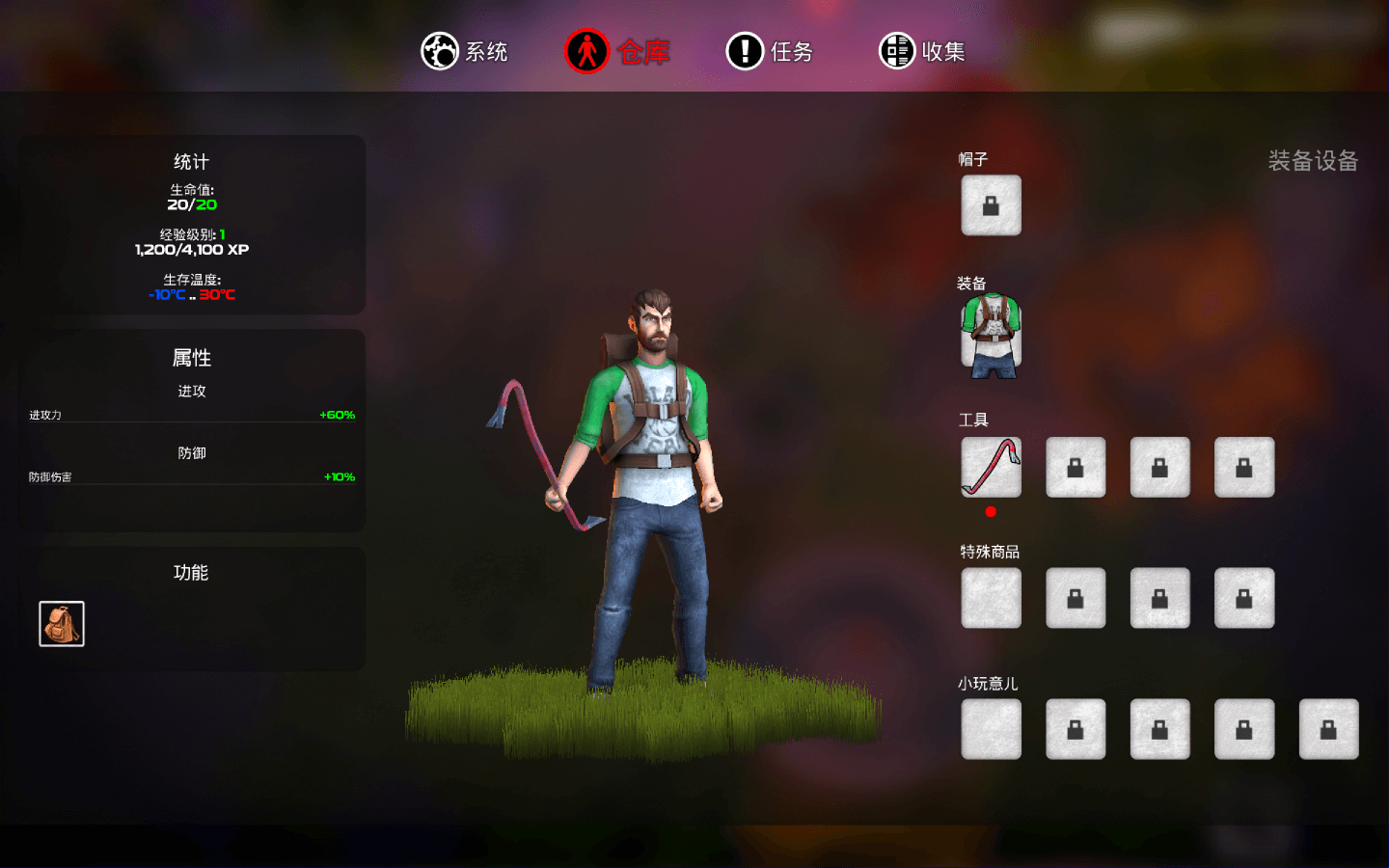
Task: Open the backpack icon under 功能
Action: click(x=61, y=621)
